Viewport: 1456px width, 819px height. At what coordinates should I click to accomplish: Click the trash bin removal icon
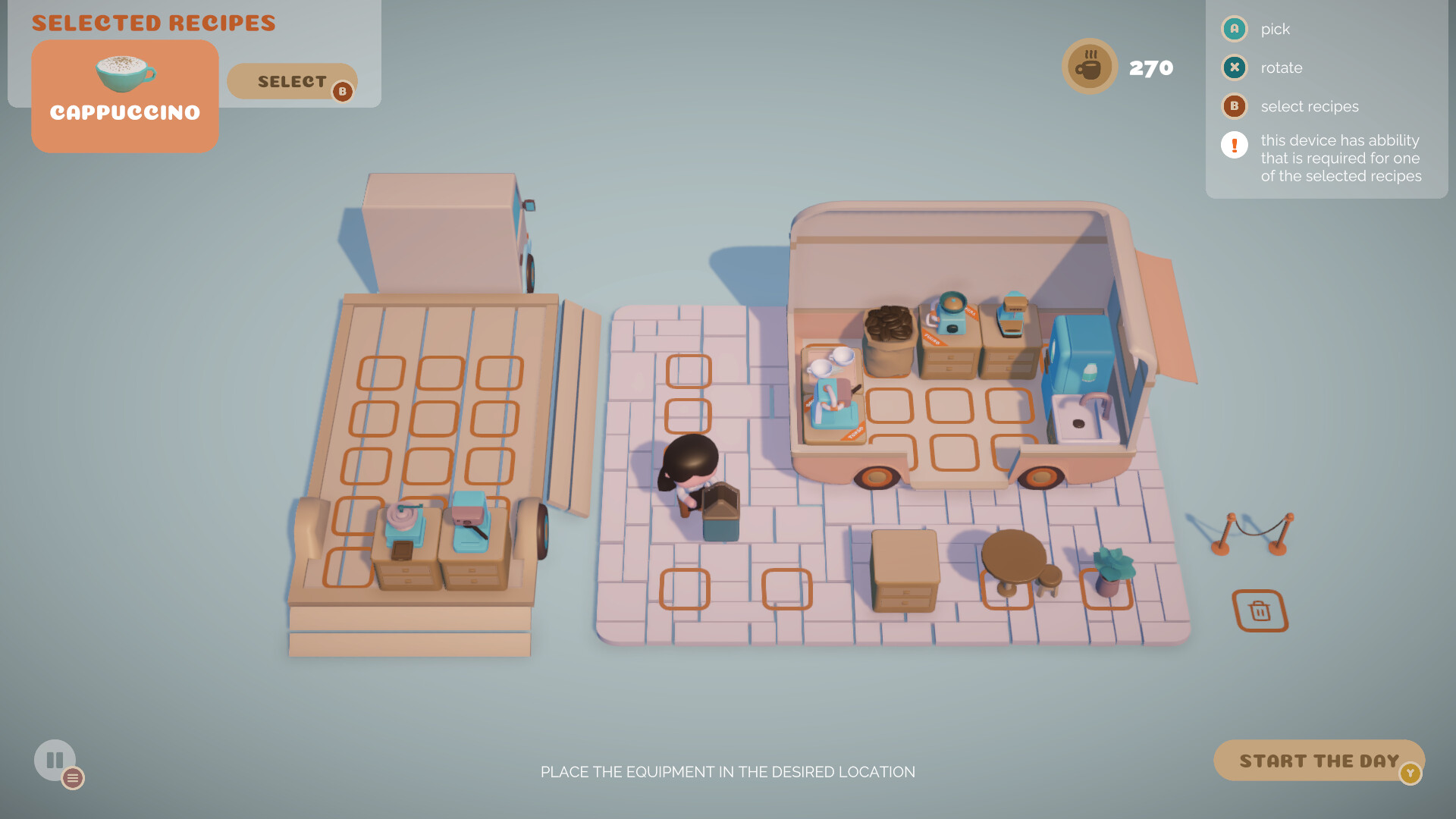point(1260,610)
